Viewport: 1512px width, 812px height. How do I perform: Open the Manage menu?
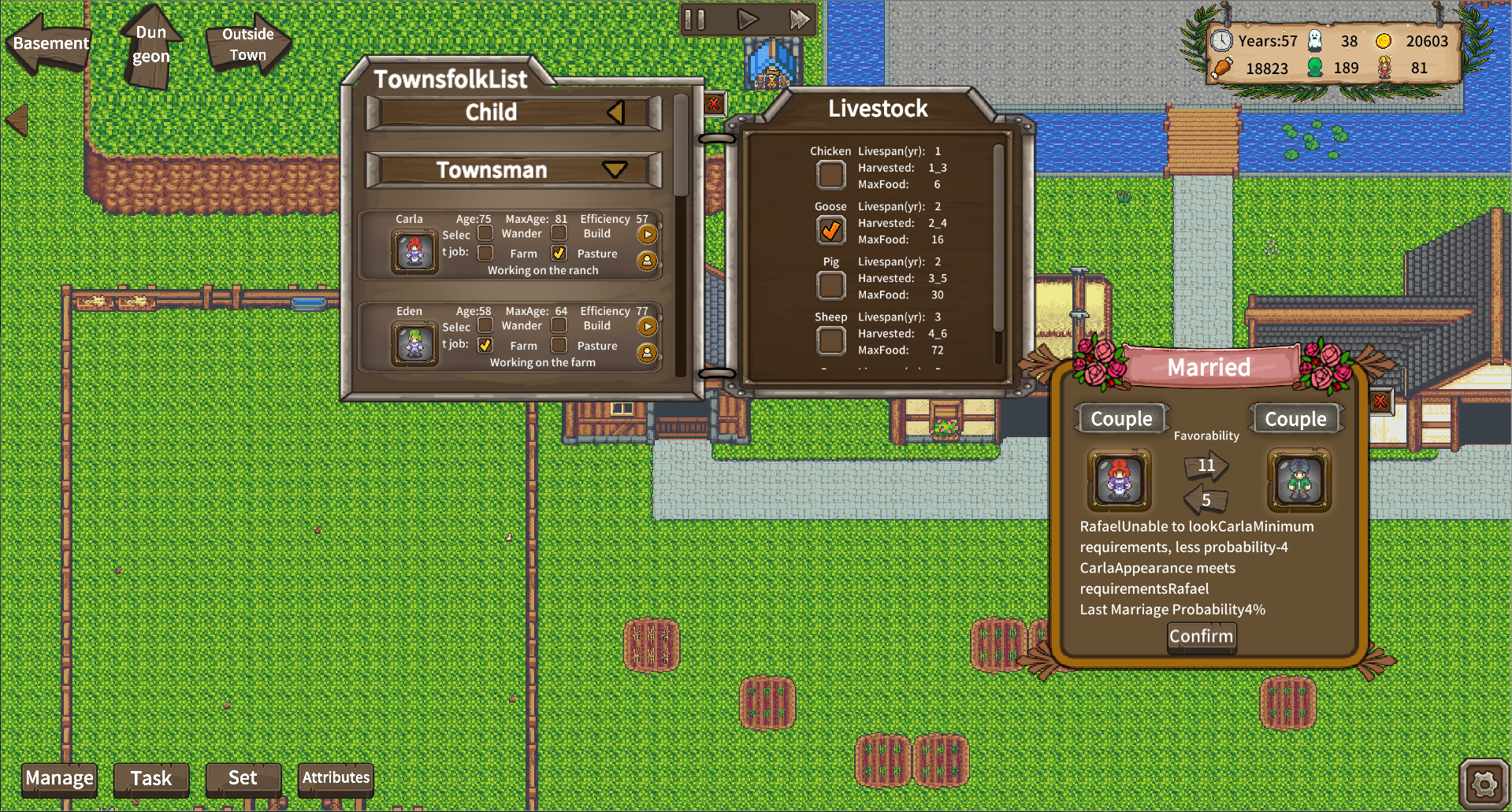[58, 778]
